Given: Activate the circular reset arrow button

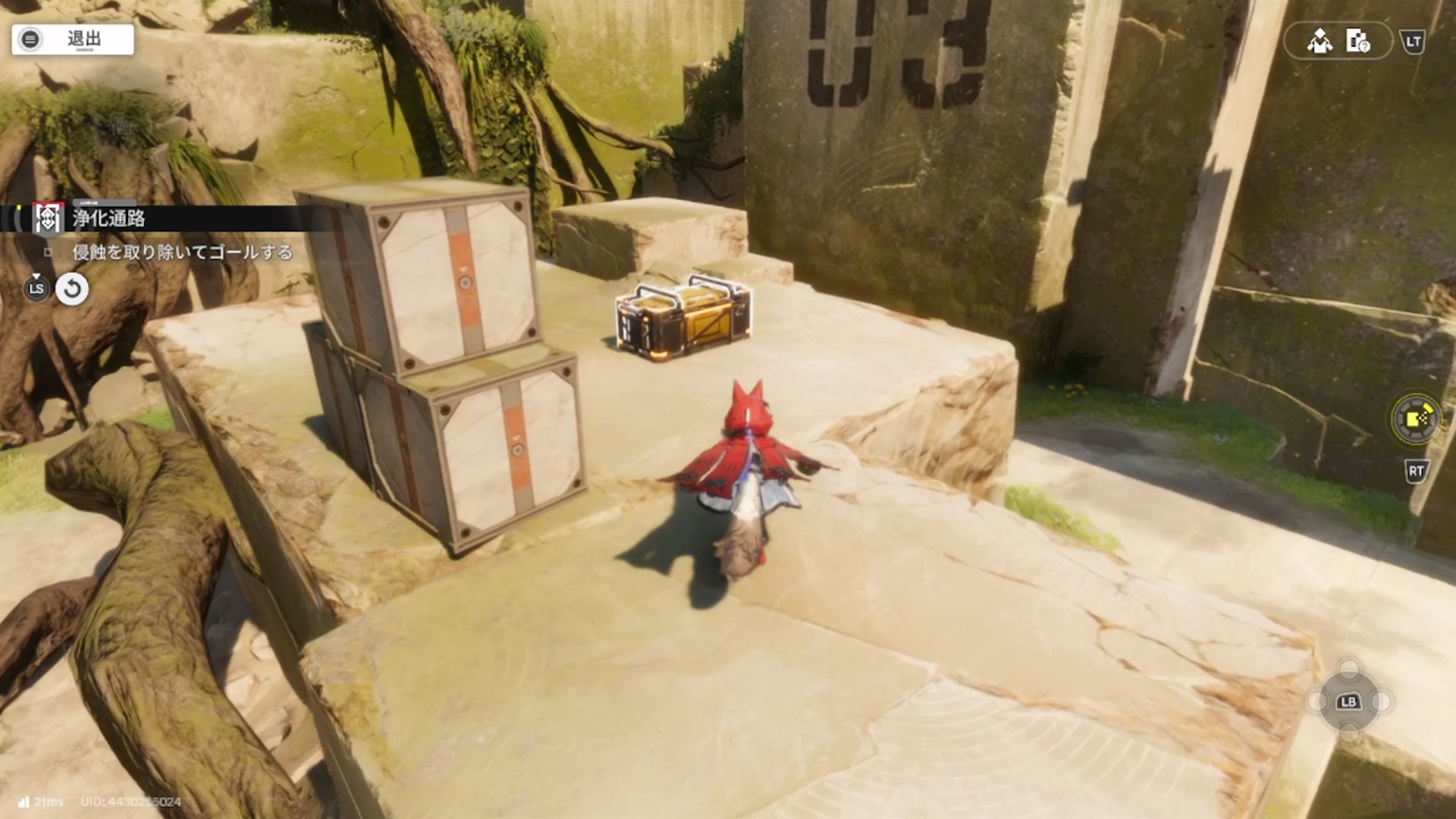Looking at the screenshot, I should point(72,289).
